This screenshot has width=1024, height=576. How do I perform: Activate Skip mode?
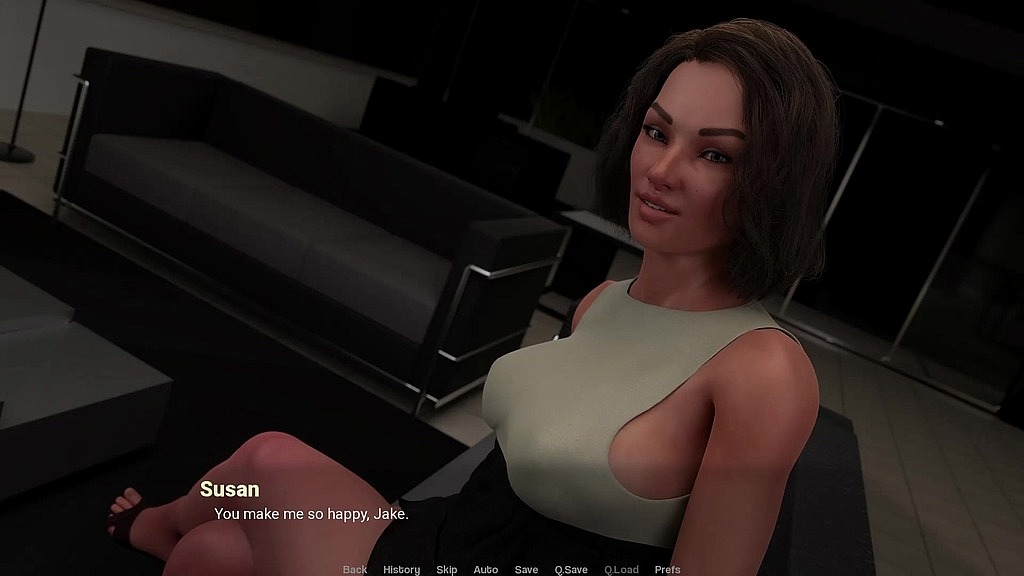click(446, 570)
